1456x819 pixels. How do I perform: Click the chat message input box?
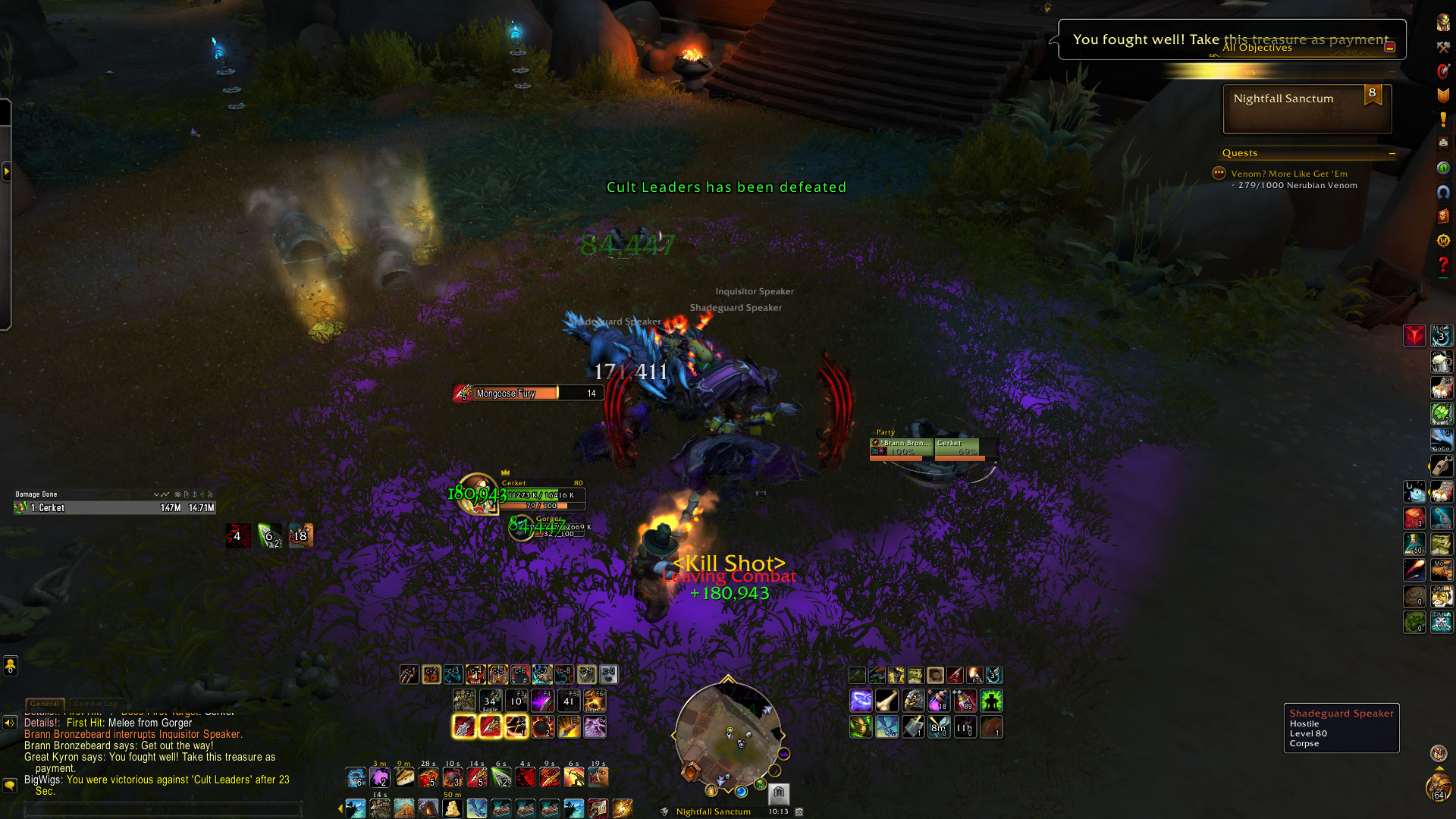point(163,809)
